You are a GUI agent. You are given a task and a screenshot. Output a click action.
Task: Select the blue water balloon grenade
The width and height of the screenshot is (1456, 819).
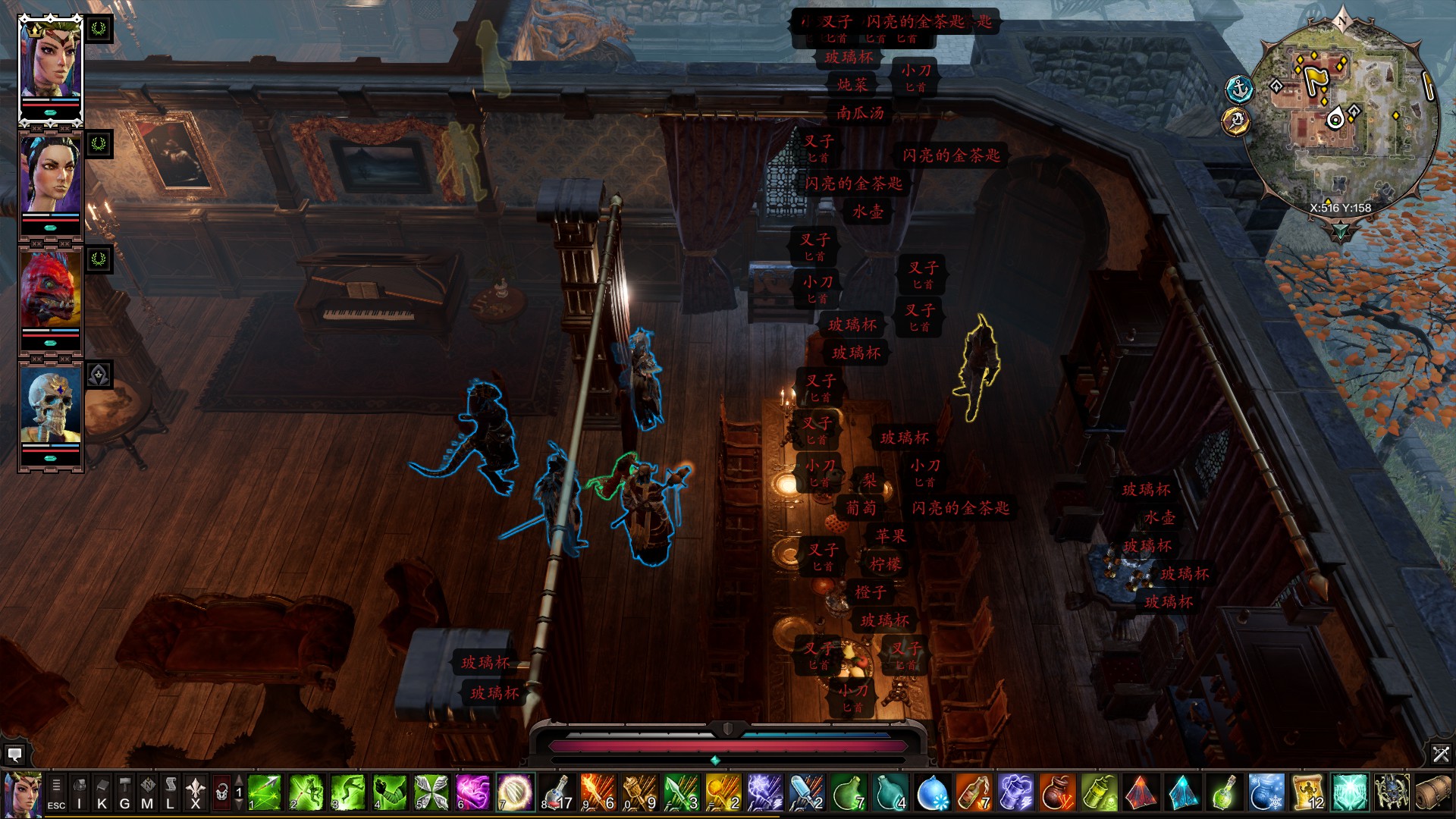pyautogui.click(x=932, y=792)
